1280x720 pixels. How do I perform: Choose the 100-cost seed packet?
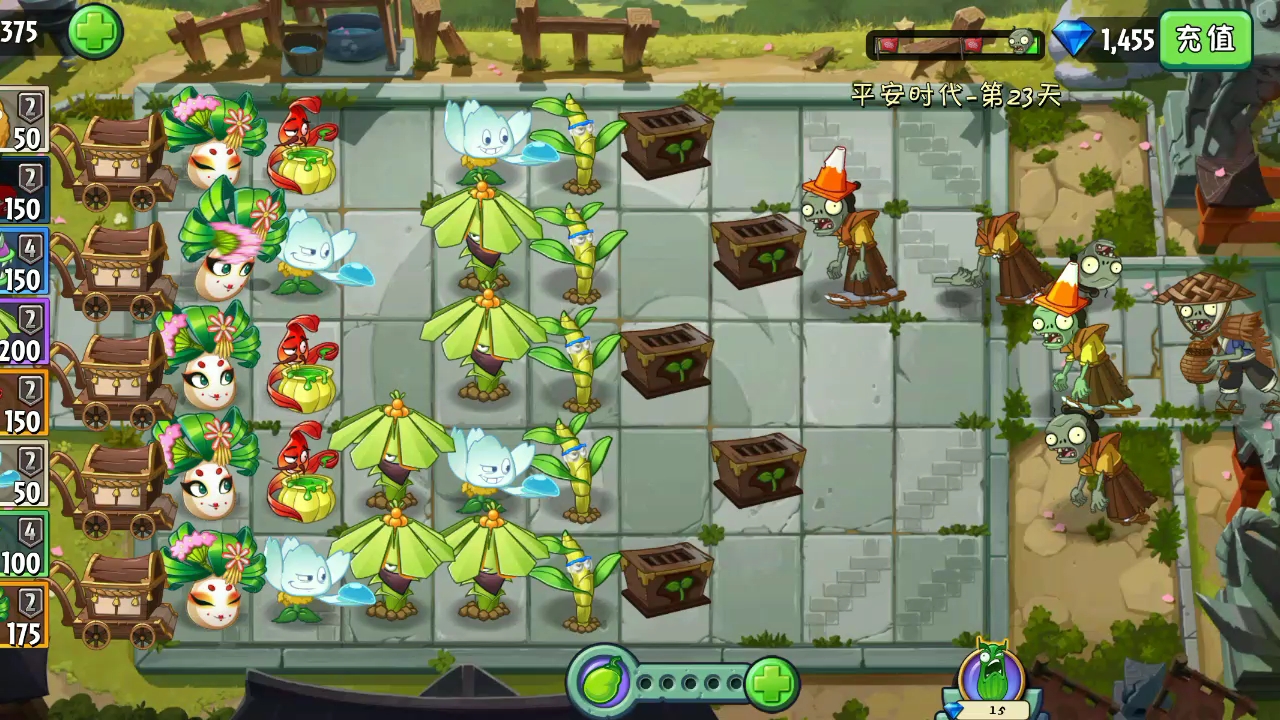pos(22,546)
